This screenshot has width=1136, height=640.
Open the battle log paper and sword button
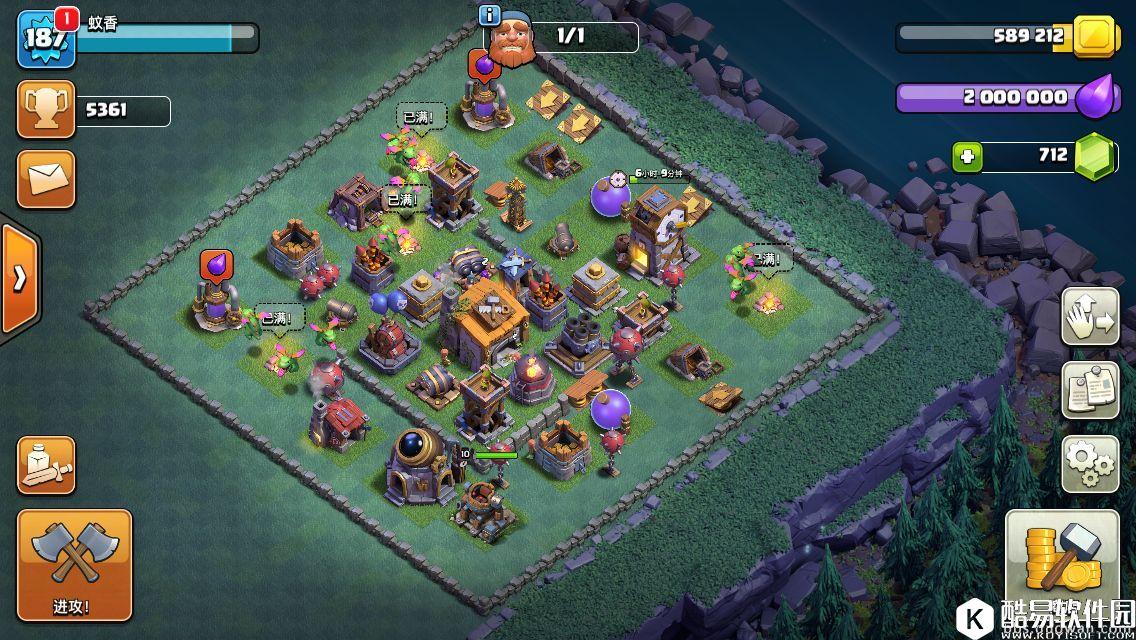click(46, 465)
